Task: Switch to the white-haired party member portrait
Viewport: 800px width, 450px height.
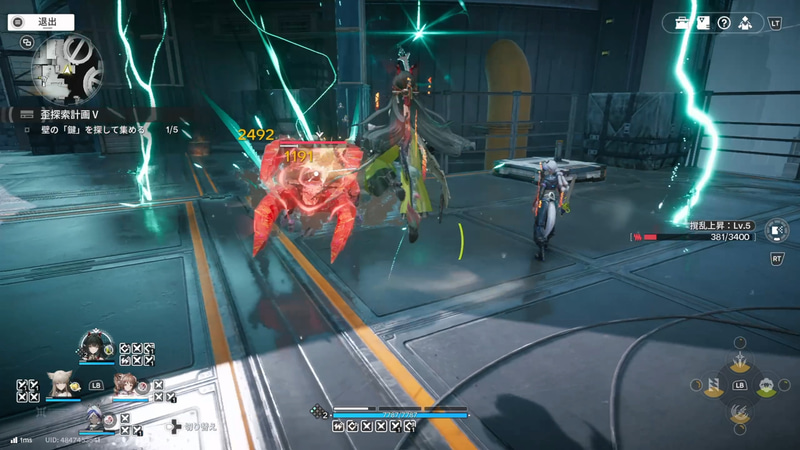Action: (93, 420)
